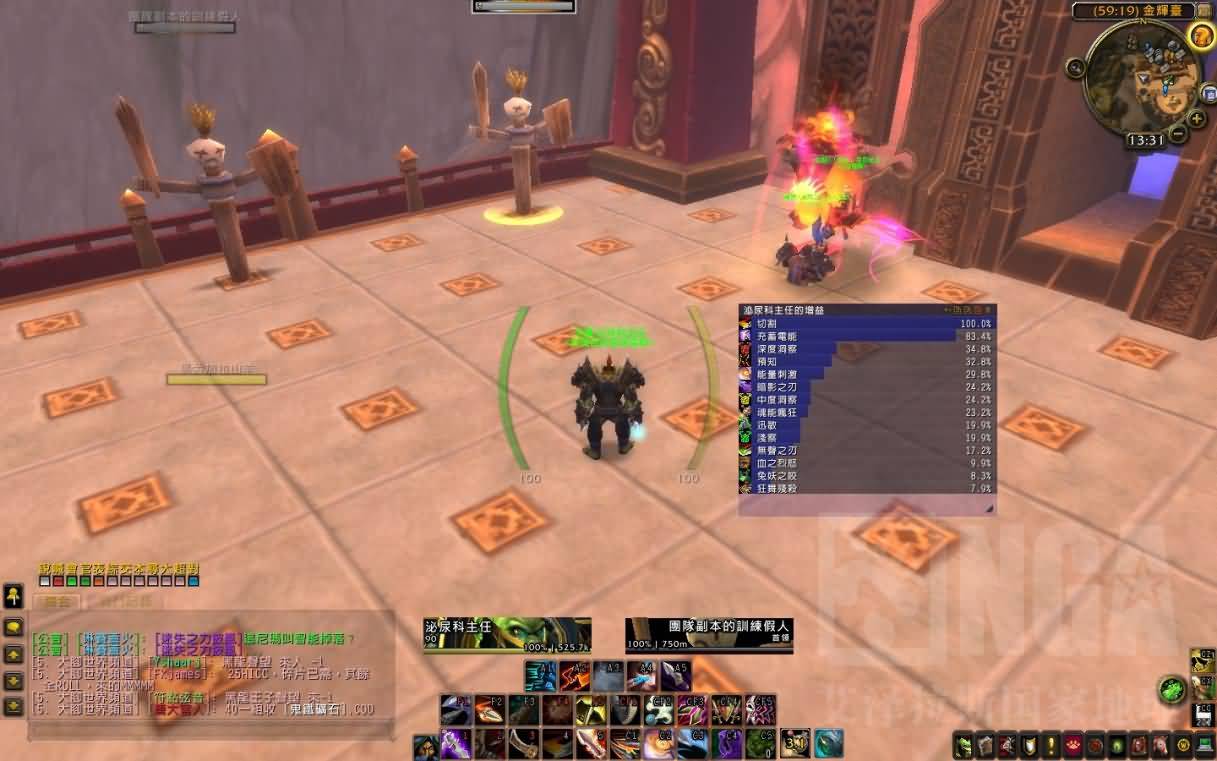Open the glowing question mark quest button
1217x761 pixels.
pyautogui.click(x=1201, y=36)
